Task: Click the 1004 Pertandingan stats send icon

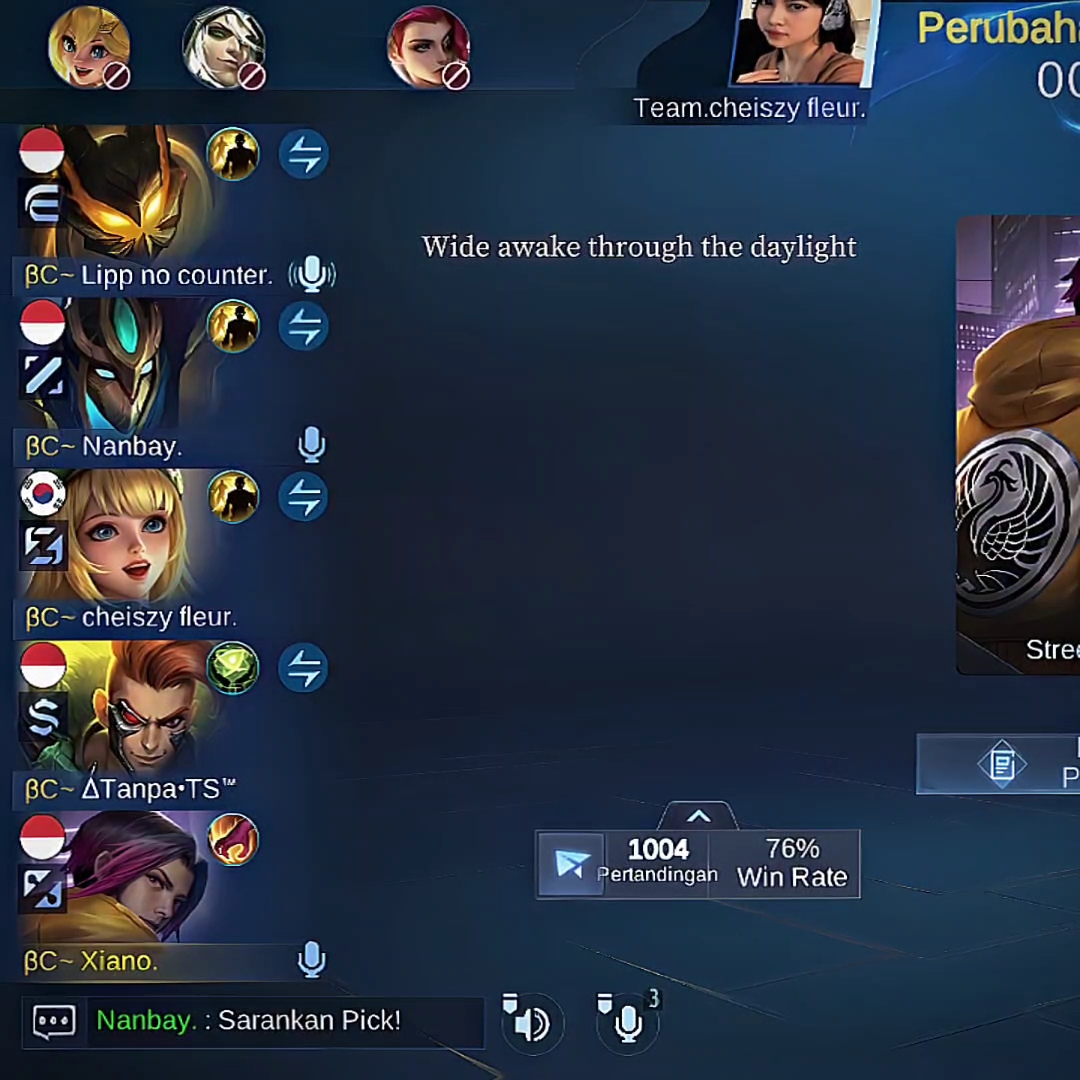Action: click(x=571, y=864)
